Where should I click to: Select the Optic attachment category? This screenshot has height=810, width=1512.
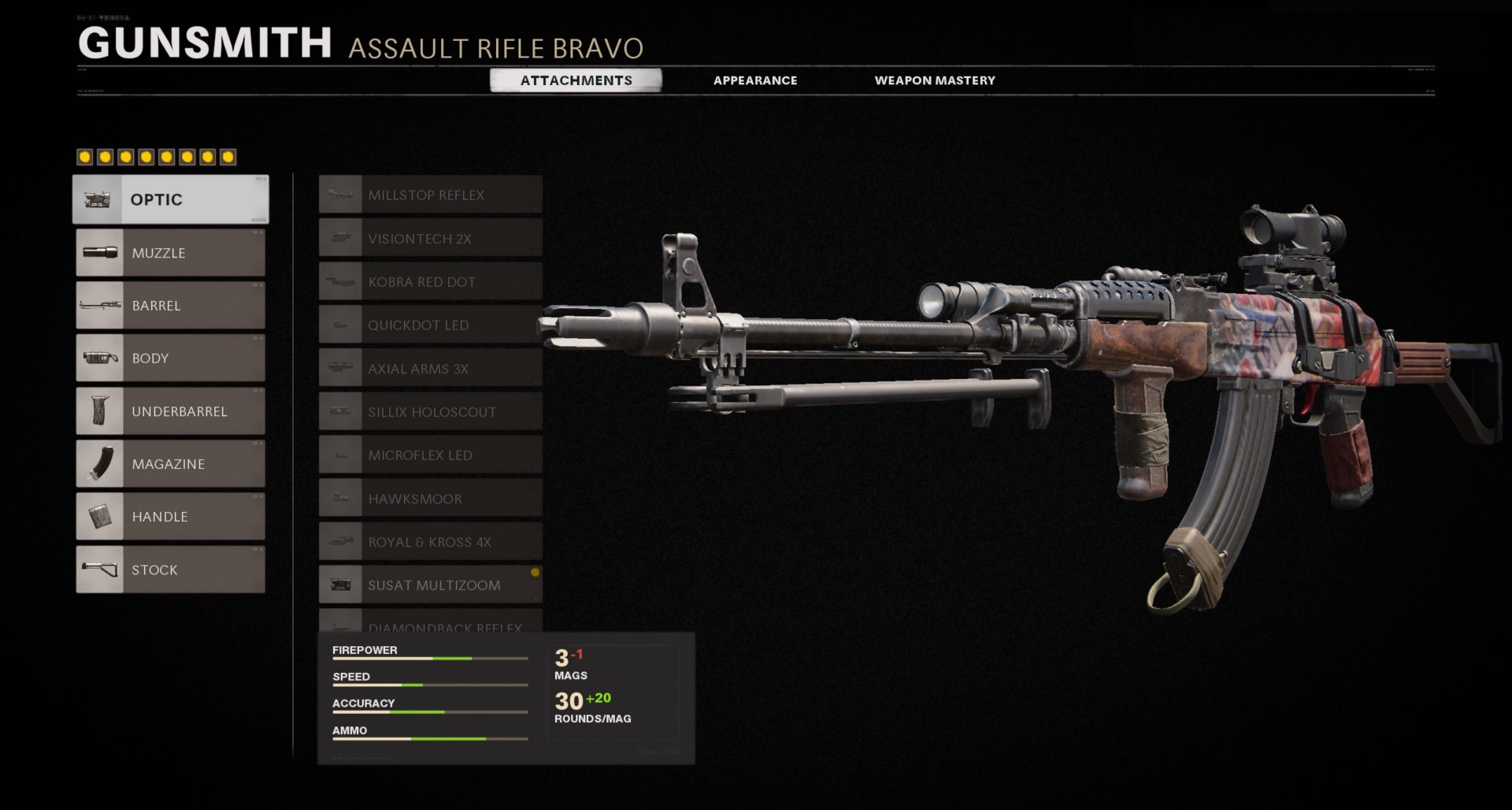click(x=171, y=199)
